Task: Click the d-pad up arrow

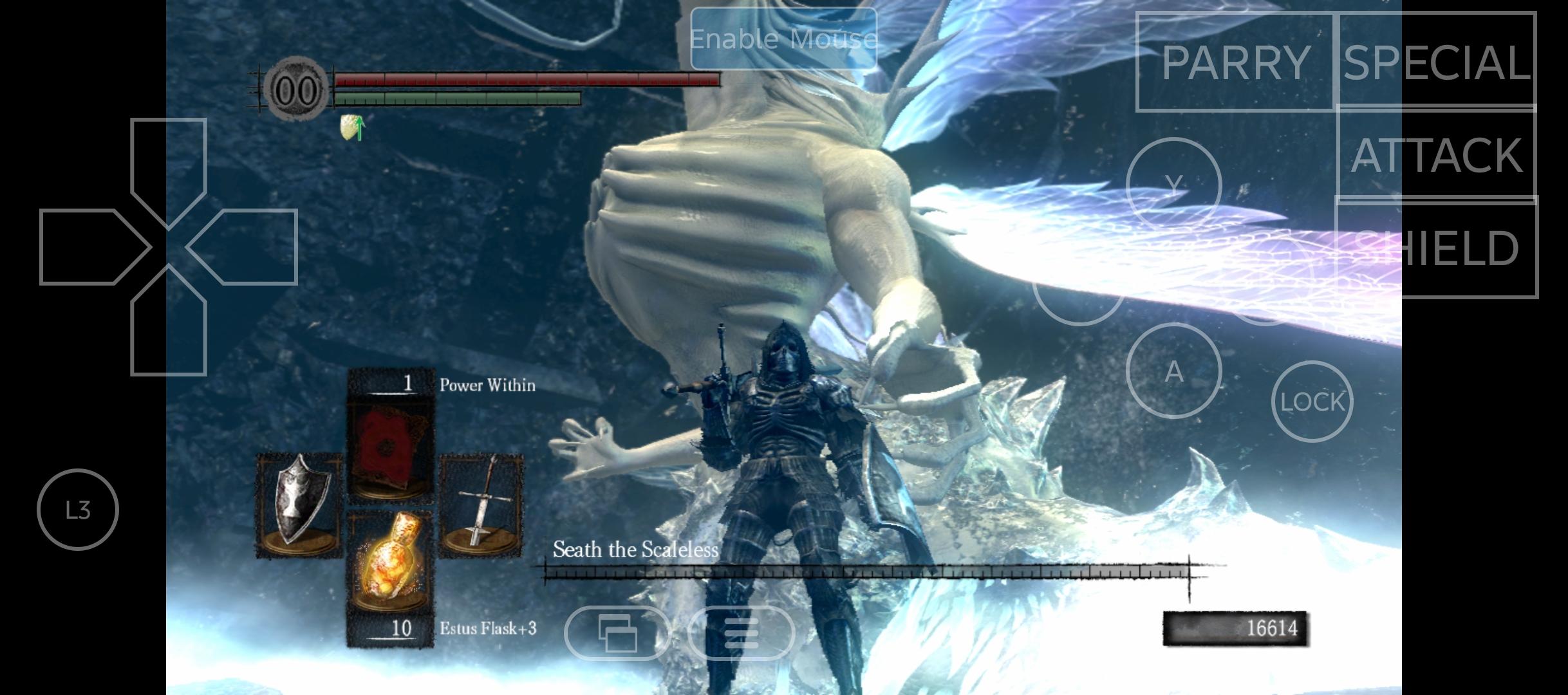Action: 169,165
